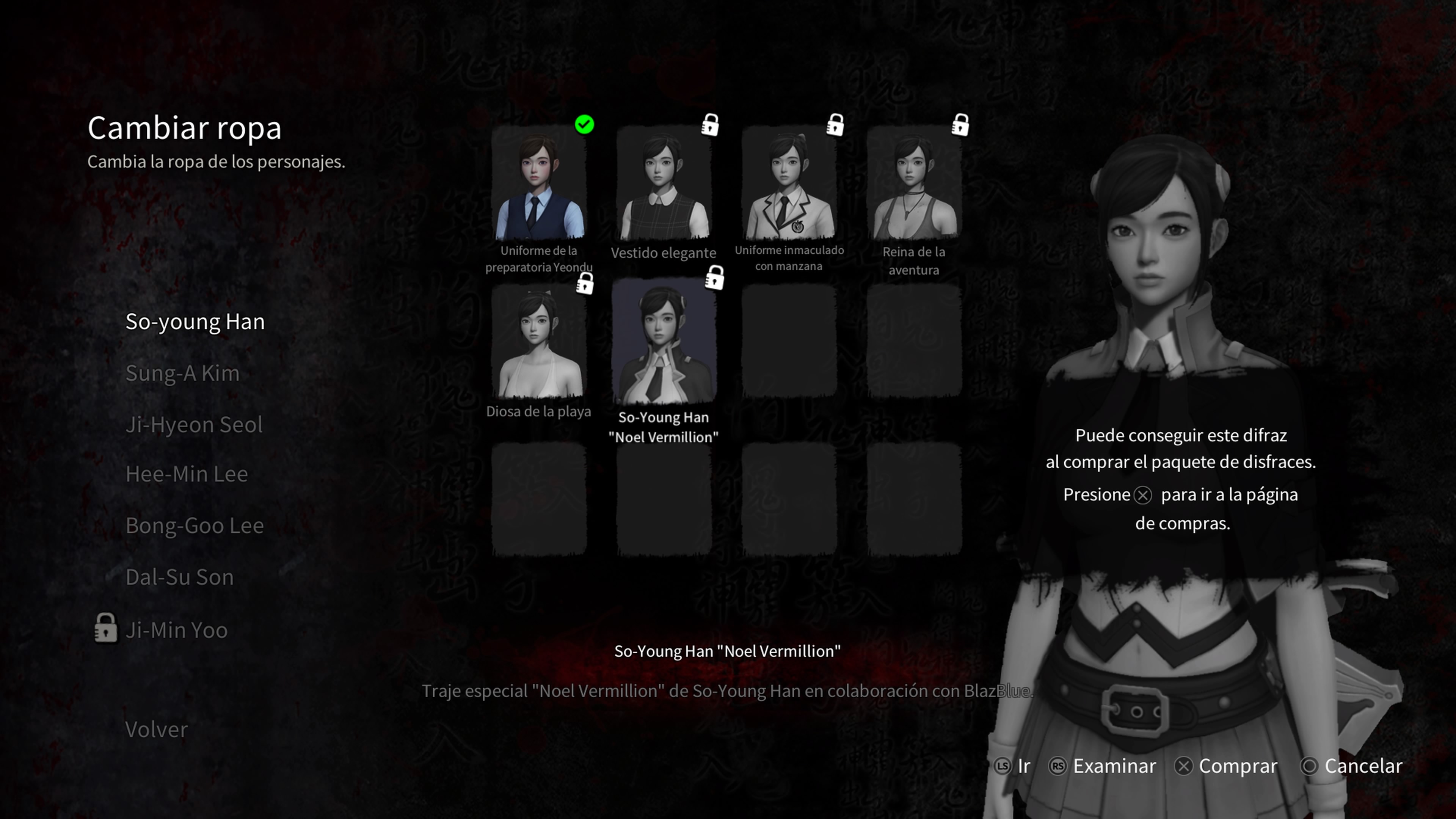Choose Sung-A Kim from the character list
Image resolution: width=1456 pixels, height=819 pixels.
point(182,373)
